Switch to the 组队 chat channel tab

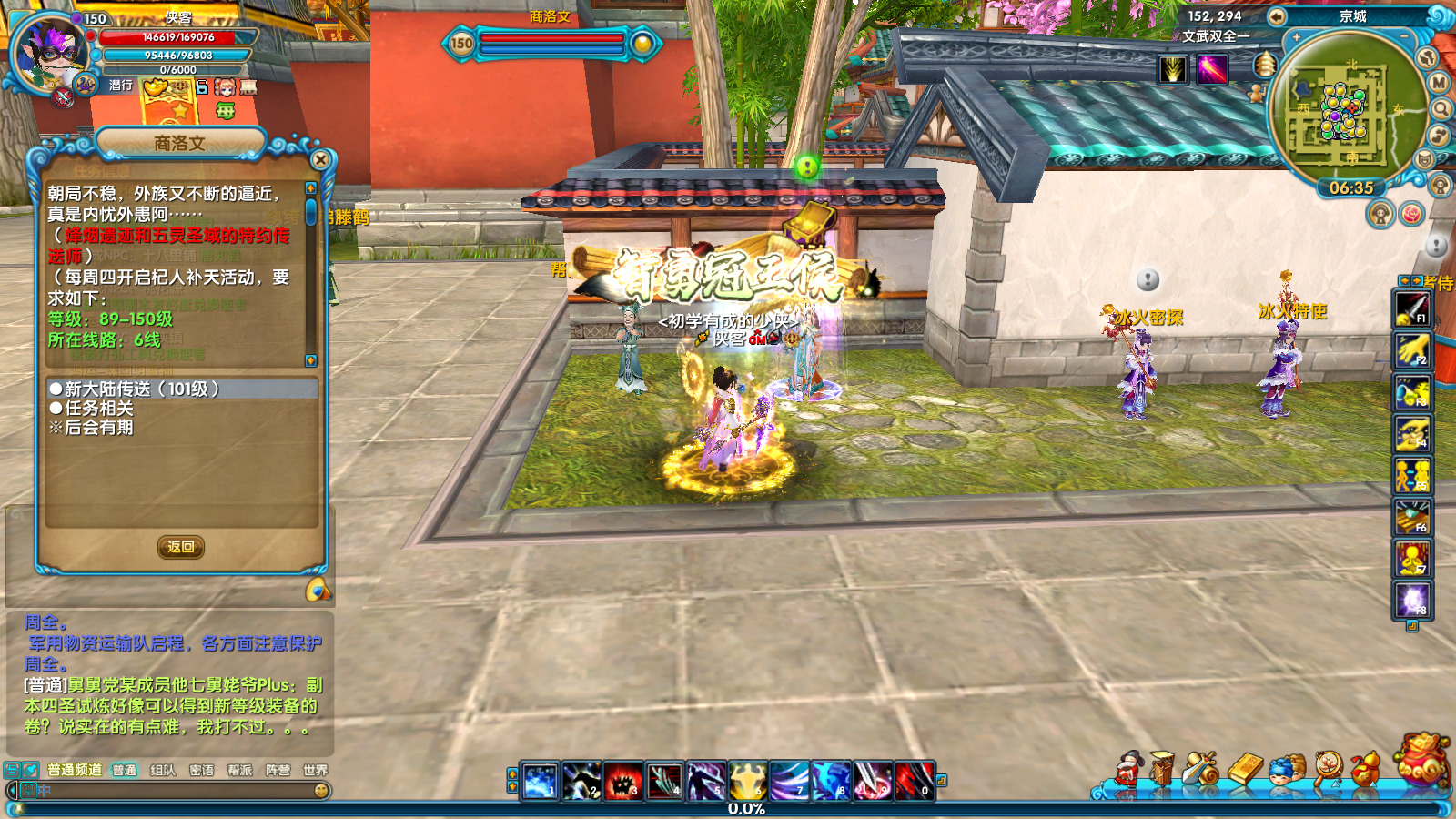tap(163, 770)
